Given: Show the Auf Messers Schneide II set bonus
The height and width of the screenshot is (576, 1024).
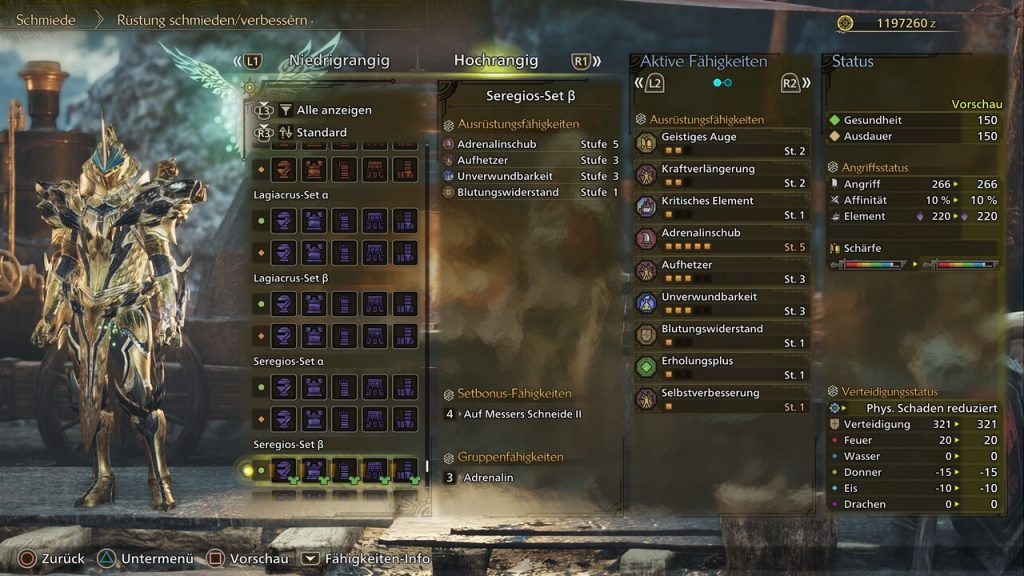Looking at the screenshot, I should pos(522,413).
